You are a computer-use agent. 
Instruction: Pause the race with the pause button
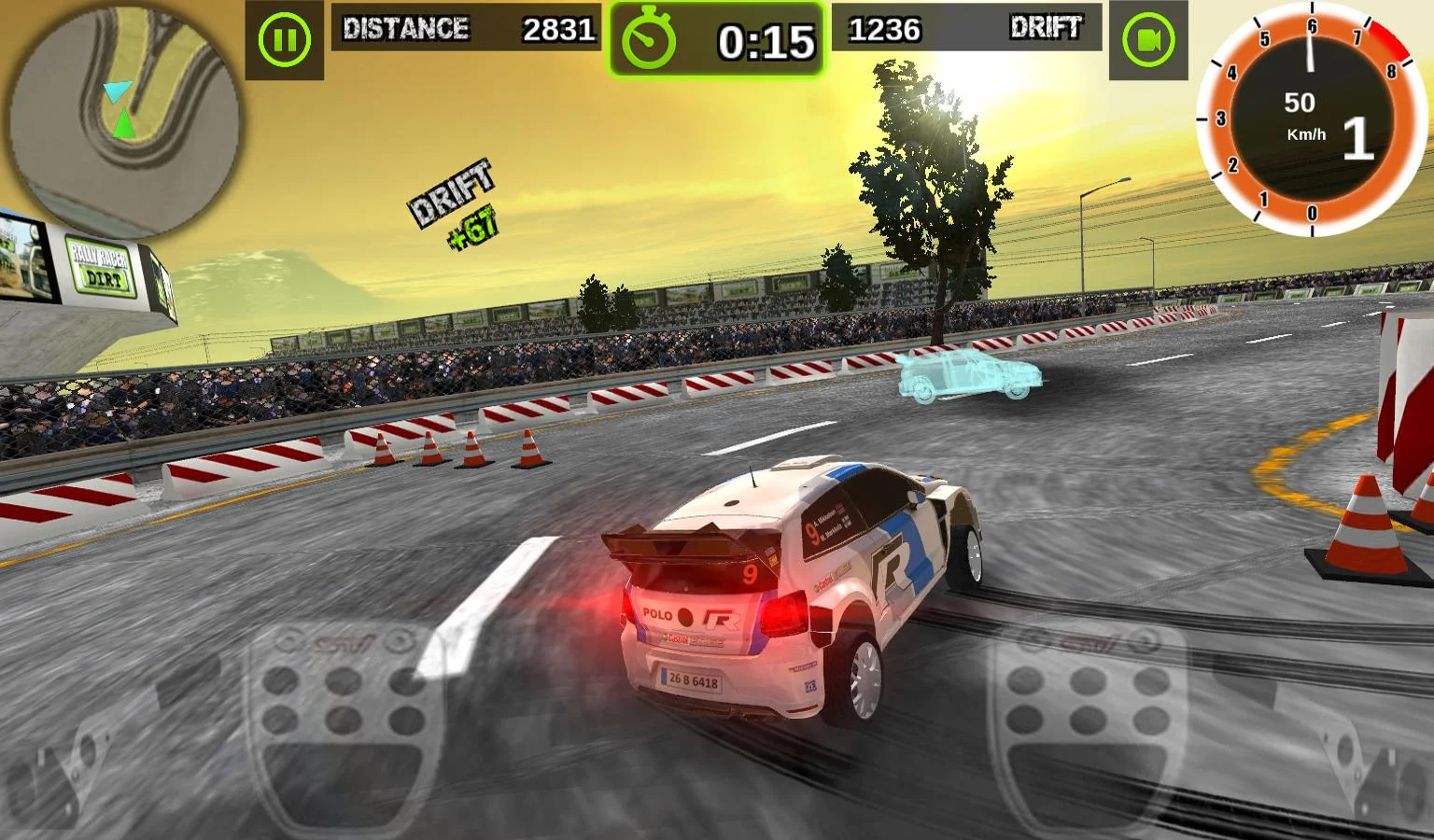point(284,40)
